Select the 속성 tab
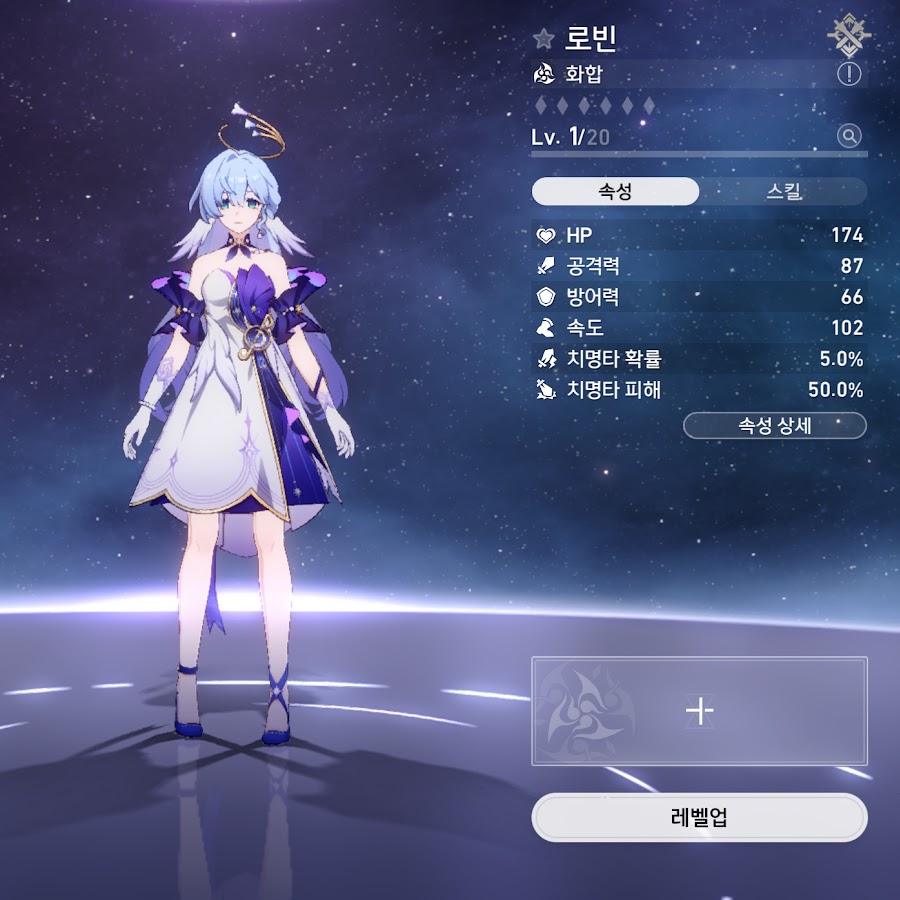The width and height of the screenshot is (900, 900). [615, 191]
